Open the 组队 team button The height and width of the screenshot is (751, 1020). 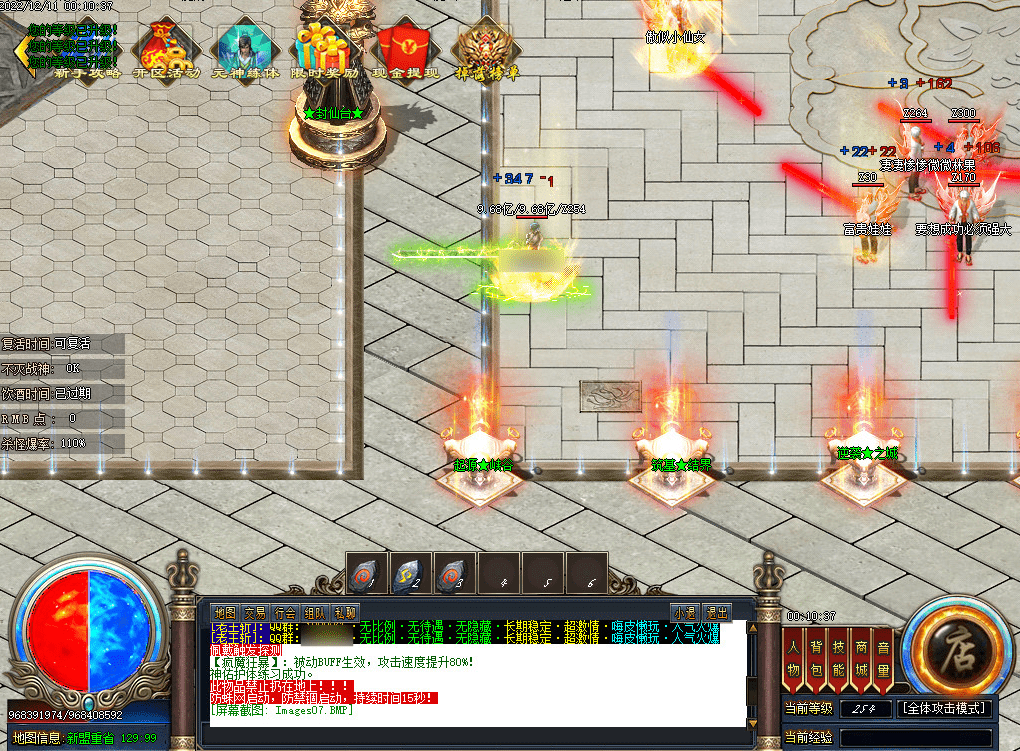[314, 612]
